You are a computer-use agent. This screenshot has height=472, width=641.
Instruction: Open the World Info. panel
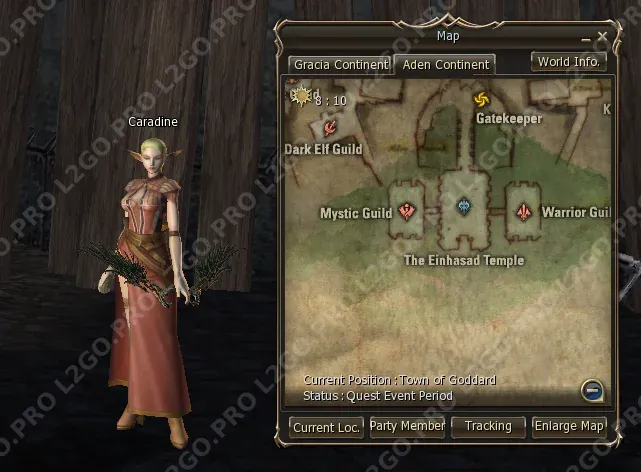click(568, 62)
